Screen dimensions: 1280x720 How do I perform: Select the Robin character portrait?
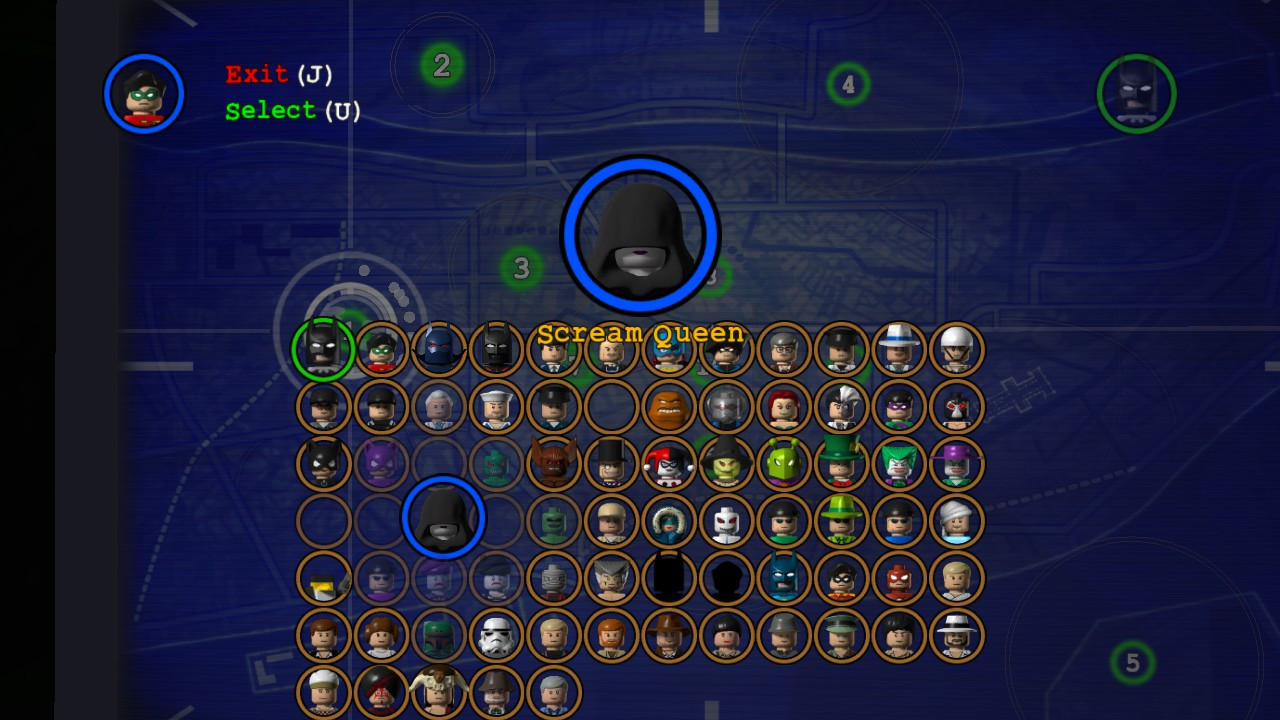(x=381, y=348)
